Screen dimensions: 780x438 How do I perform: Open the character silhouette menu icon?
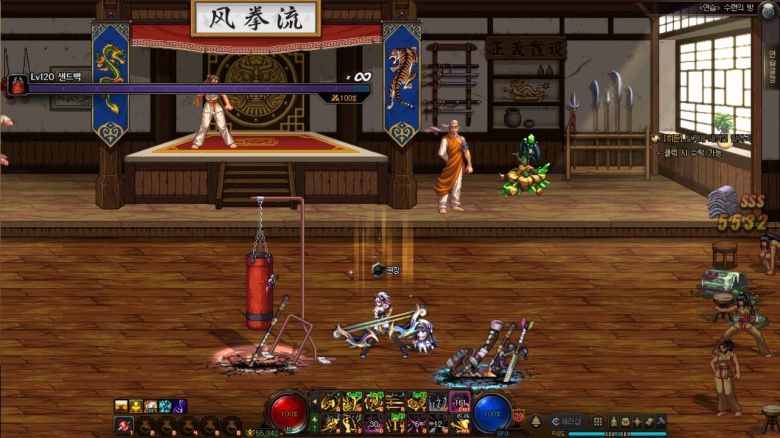[614, 422]
